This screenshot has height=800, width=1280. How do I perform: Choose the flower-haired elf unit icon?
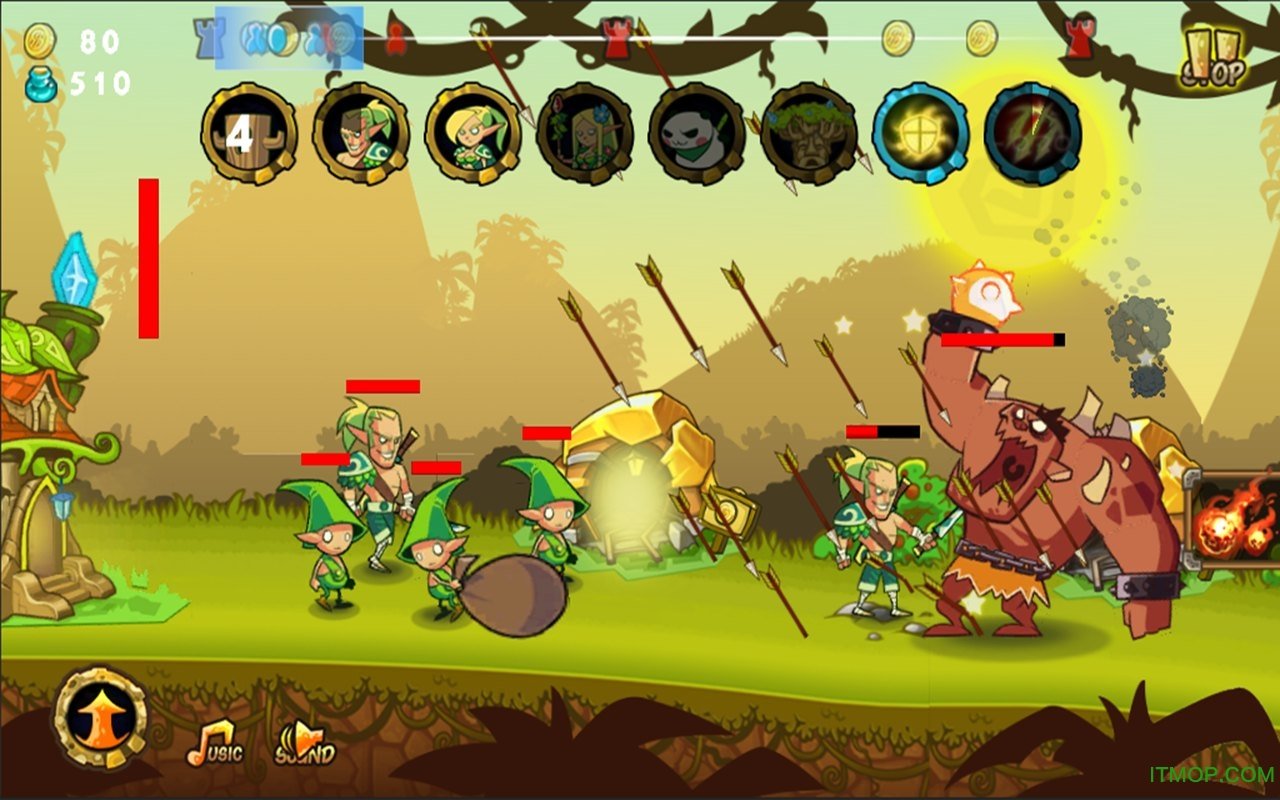pyautogui.click(x=585, y=134)
